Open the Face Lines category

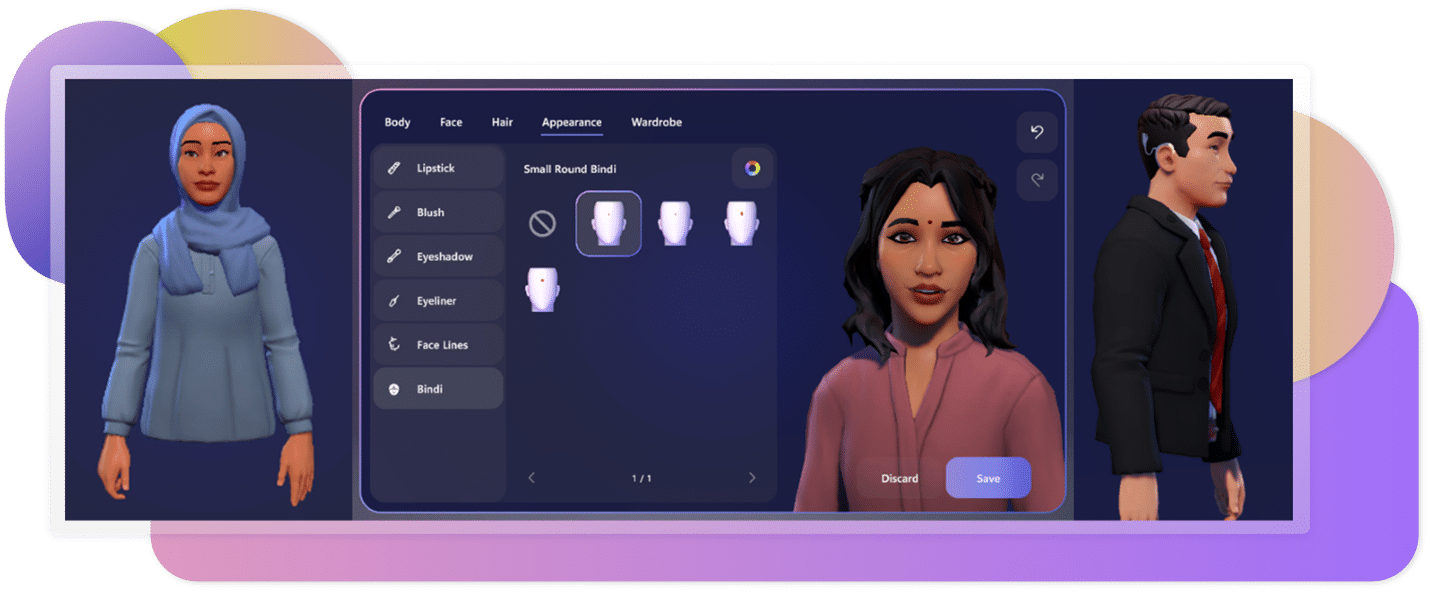[438, 345]
